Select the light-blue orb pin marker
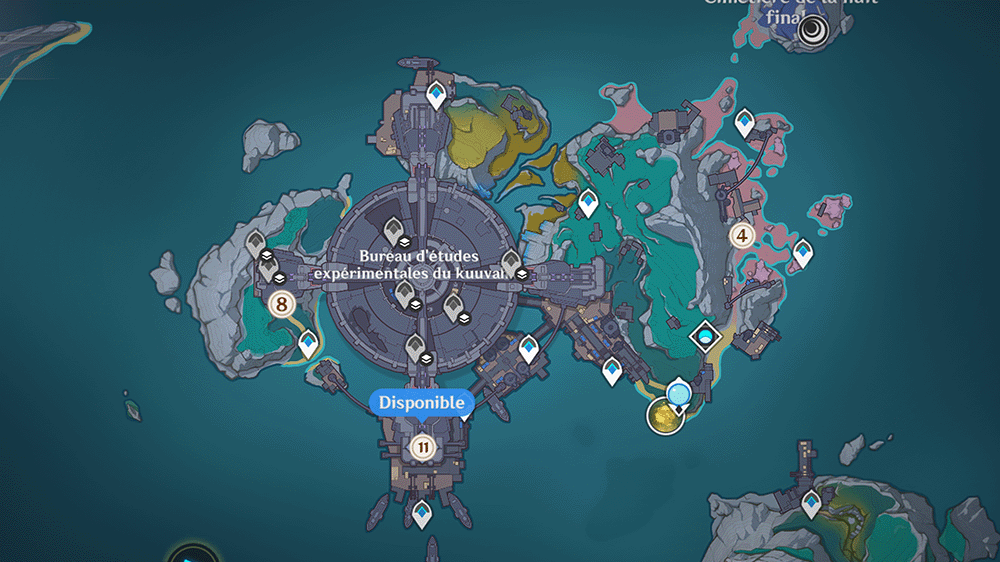Image resolution: width=1000 pixels, height=562 pixels. [x=680, y=392]
